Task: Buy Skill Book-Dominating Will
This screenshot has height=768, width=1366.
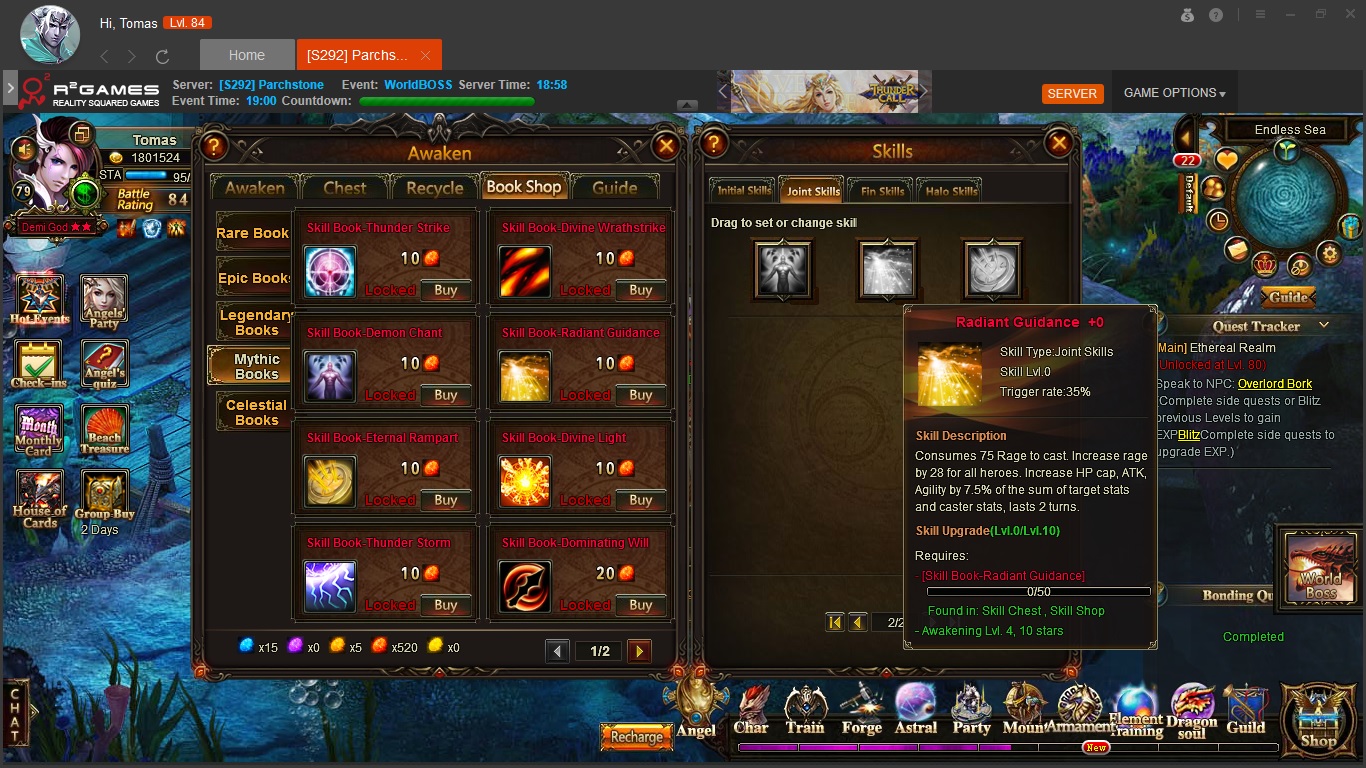Action: coord(640,605)
